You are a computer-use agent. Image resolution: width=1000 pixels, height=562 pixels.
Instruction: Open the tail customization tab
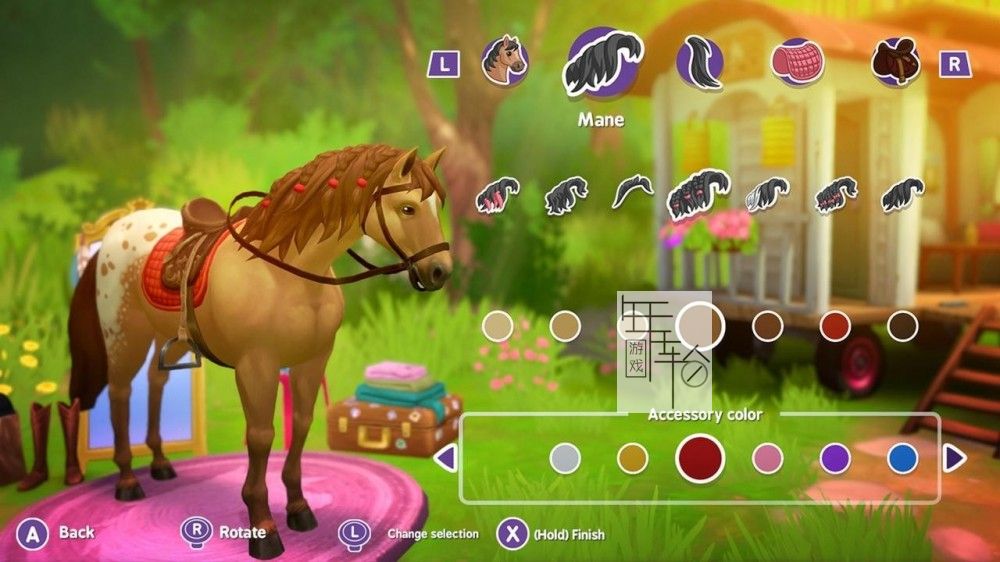pyautogui.click(x=699, y=62)
